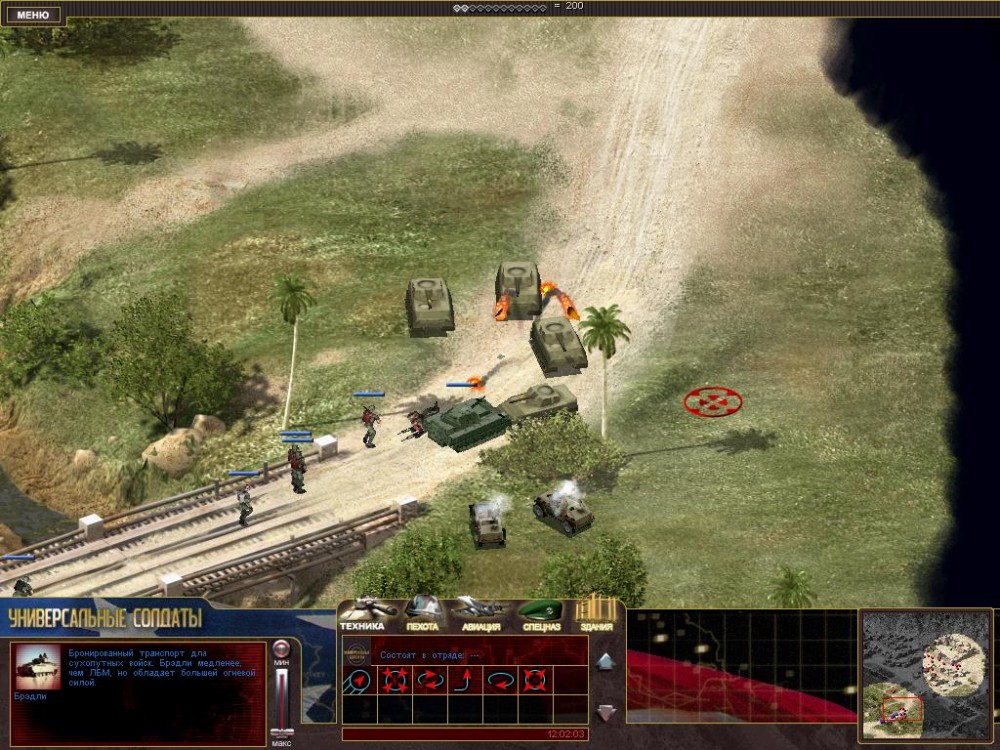Open the МЕНЮ button
1000x750 pixels.
point(33,15)
